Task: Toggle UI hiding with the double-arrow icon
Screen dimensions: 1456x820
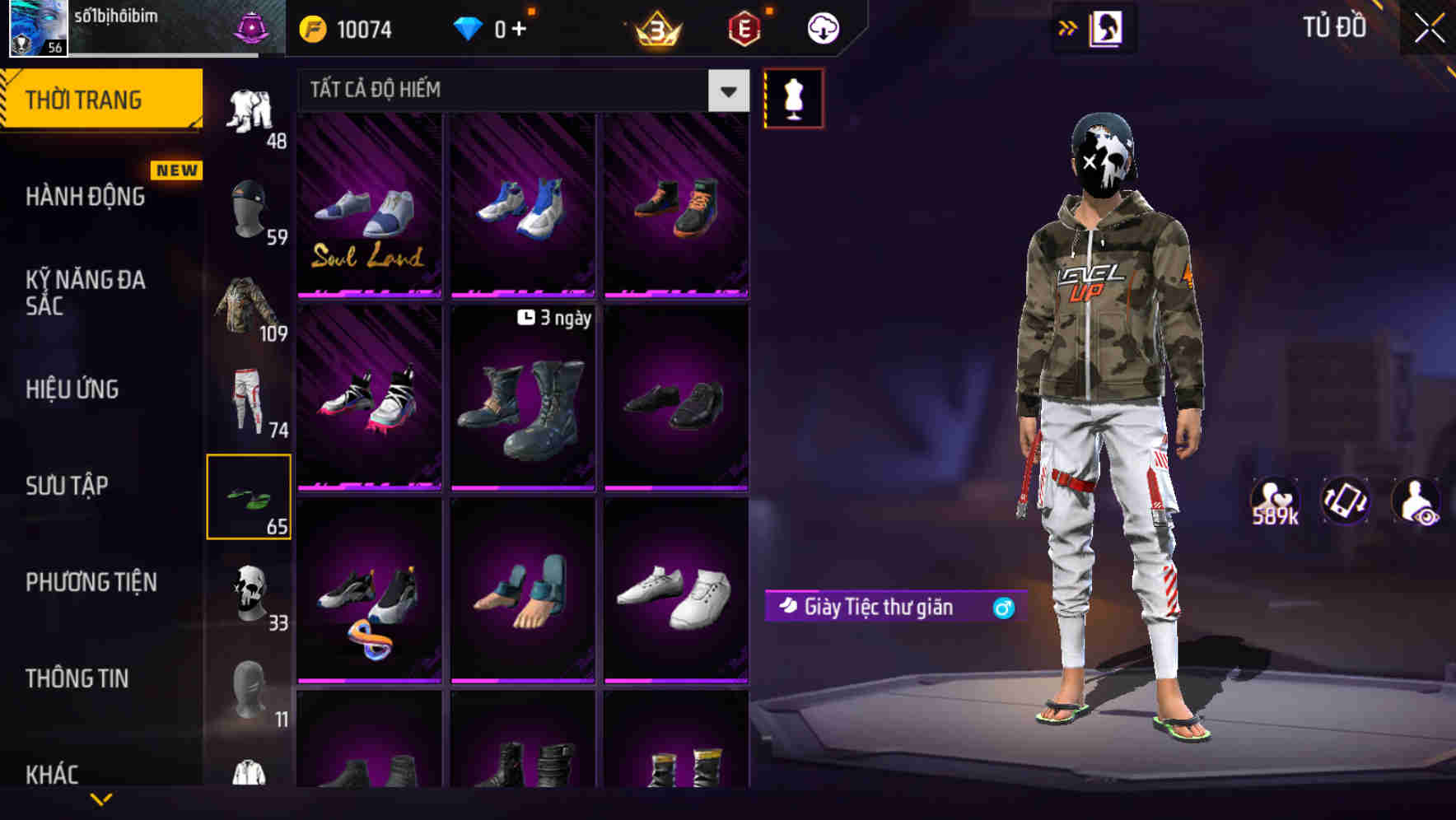Action: [1067, 26]
